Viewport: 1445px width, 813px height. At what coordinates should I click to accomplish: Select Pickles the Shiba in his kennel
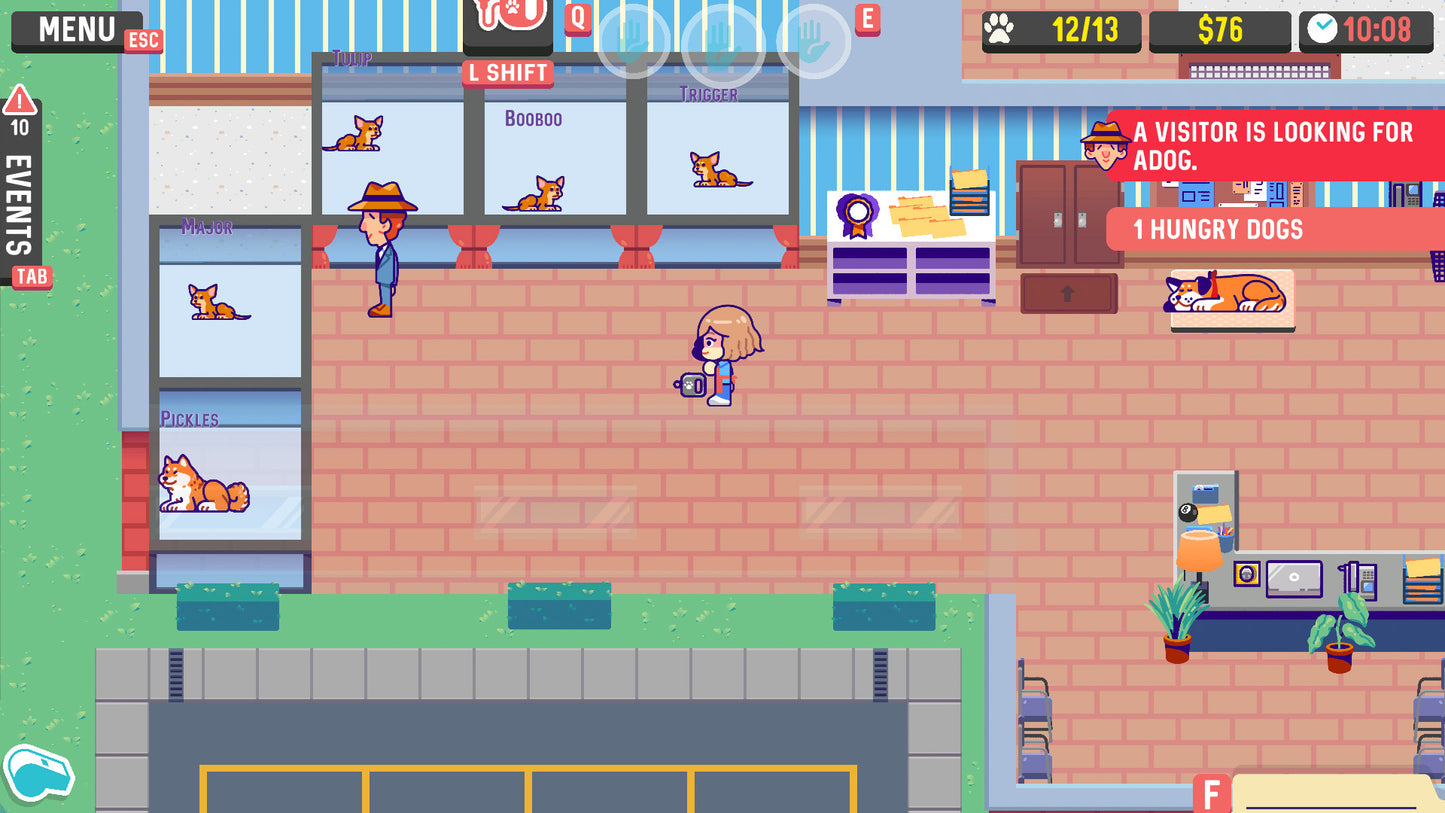pyautogui.click(x=204, y=485)
